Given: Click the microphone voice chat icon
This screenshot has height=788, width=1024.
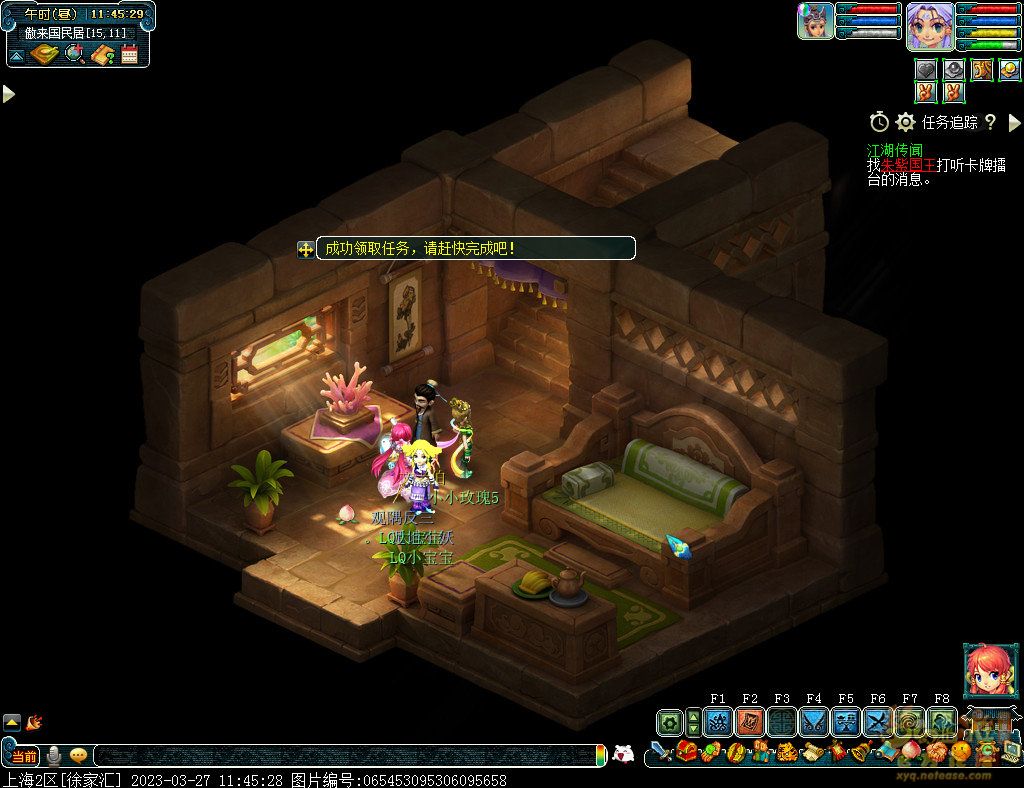Looking at the screenshot, I should tap(54, 756).
